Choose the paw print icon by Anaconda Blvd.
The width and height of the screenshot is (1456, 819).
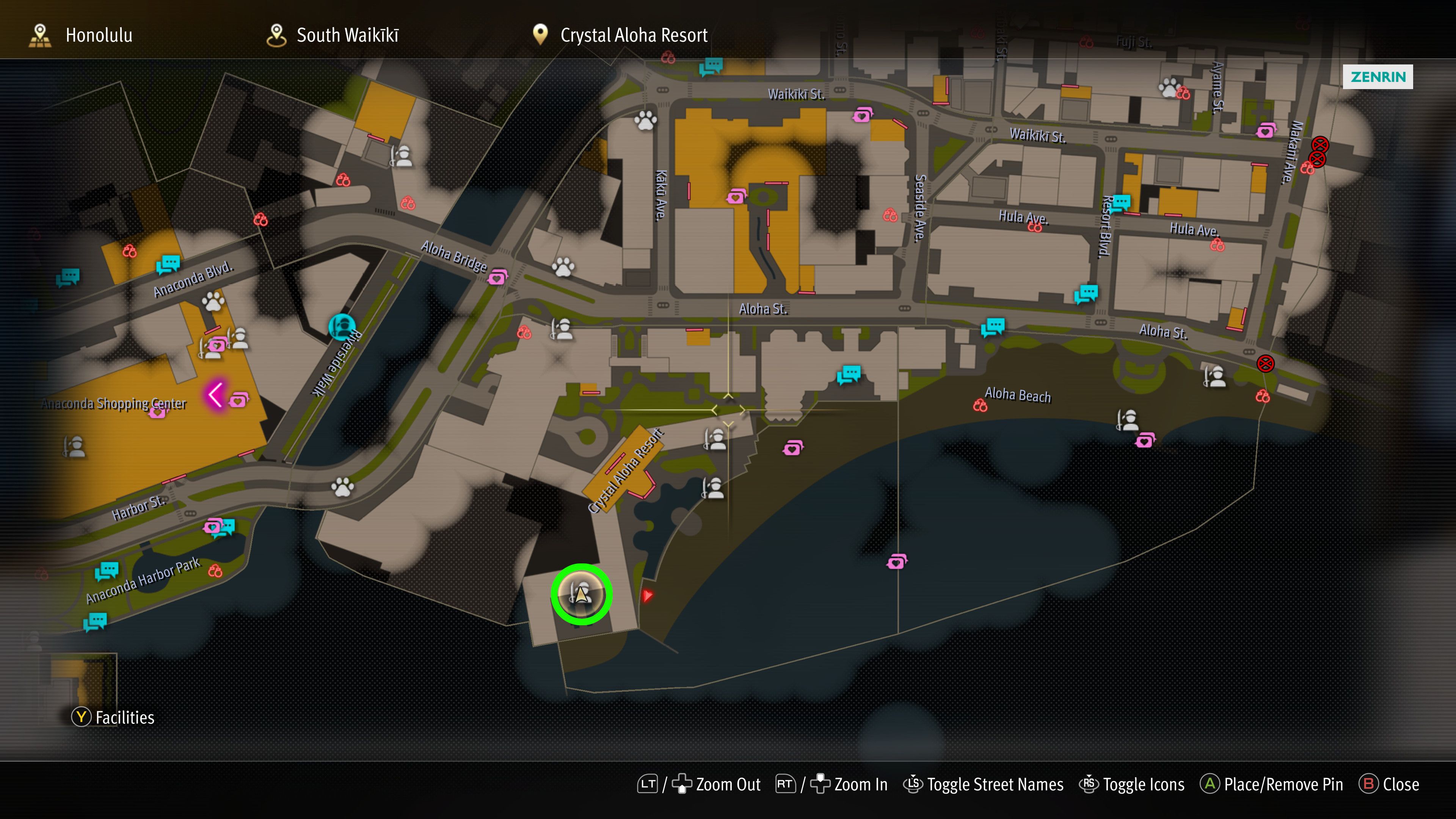tap(213, 301)
